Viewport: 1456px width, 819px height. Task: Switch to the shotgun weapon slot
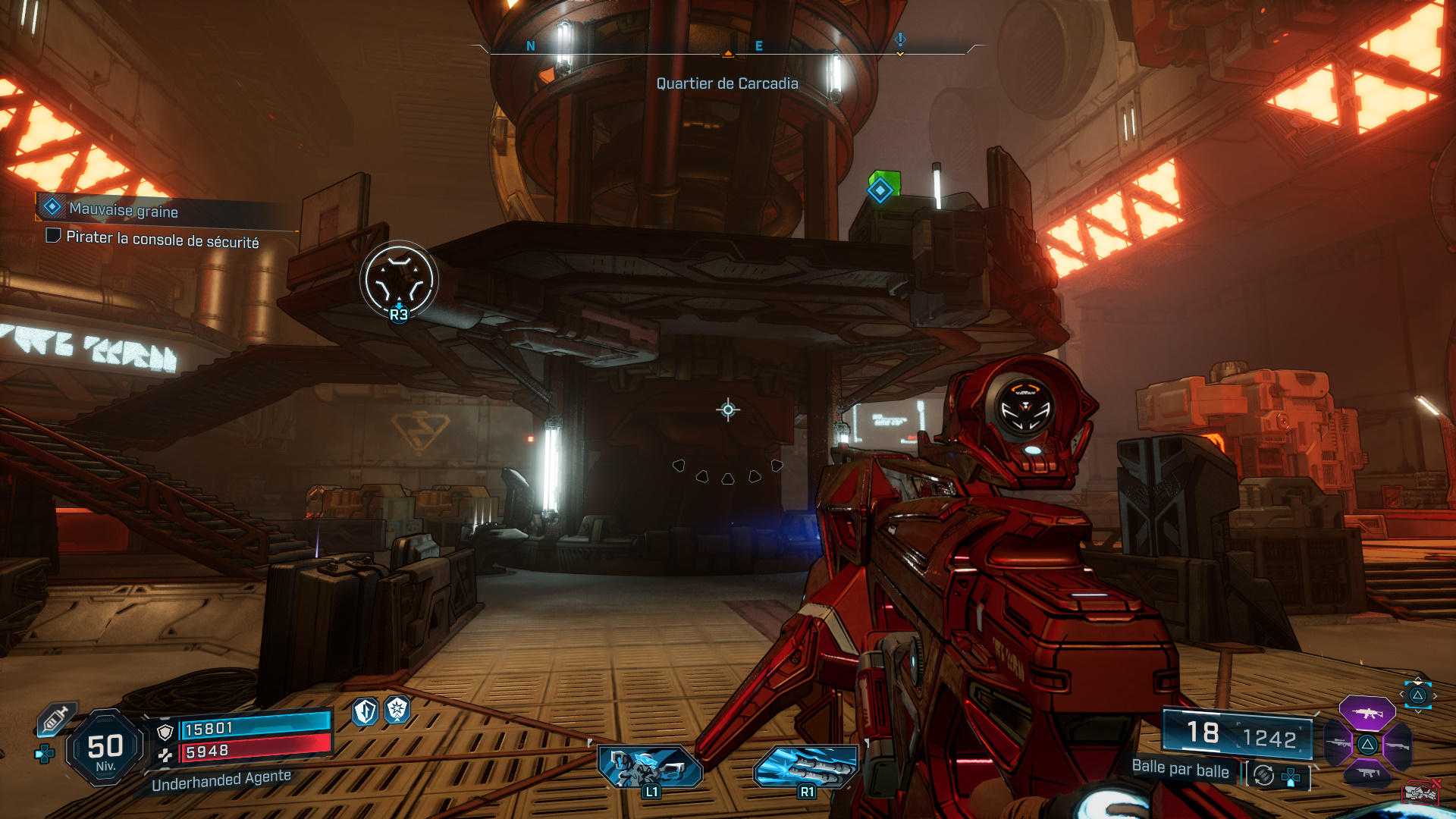[x=1397, y=745]
